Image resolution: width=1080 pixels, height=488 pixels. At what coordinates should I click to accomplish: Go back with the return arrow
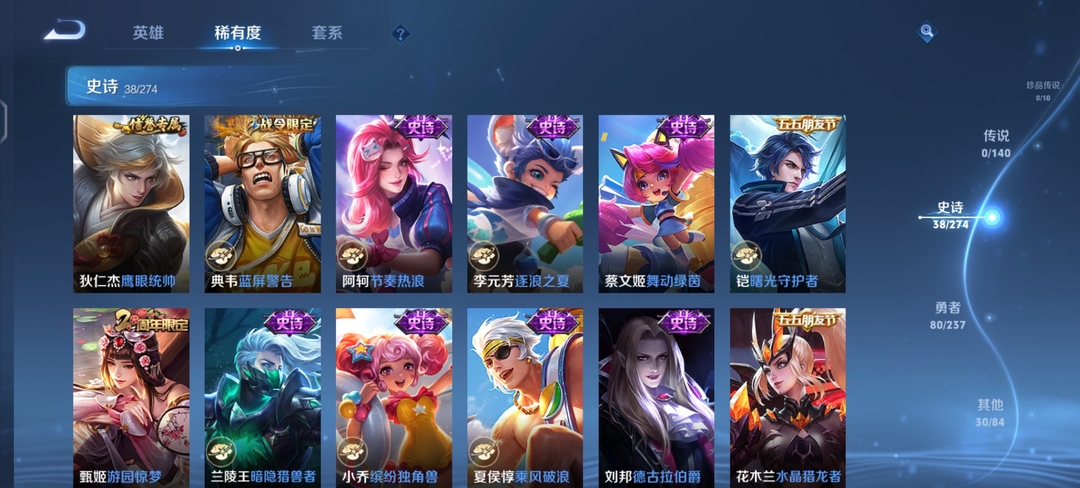(64, 31)
